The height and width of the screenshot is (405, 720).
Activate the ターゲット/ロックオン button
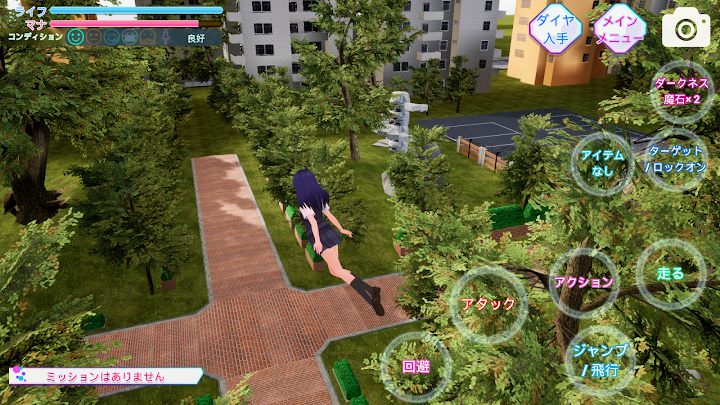pyautogui.click(x=675, y=159)
